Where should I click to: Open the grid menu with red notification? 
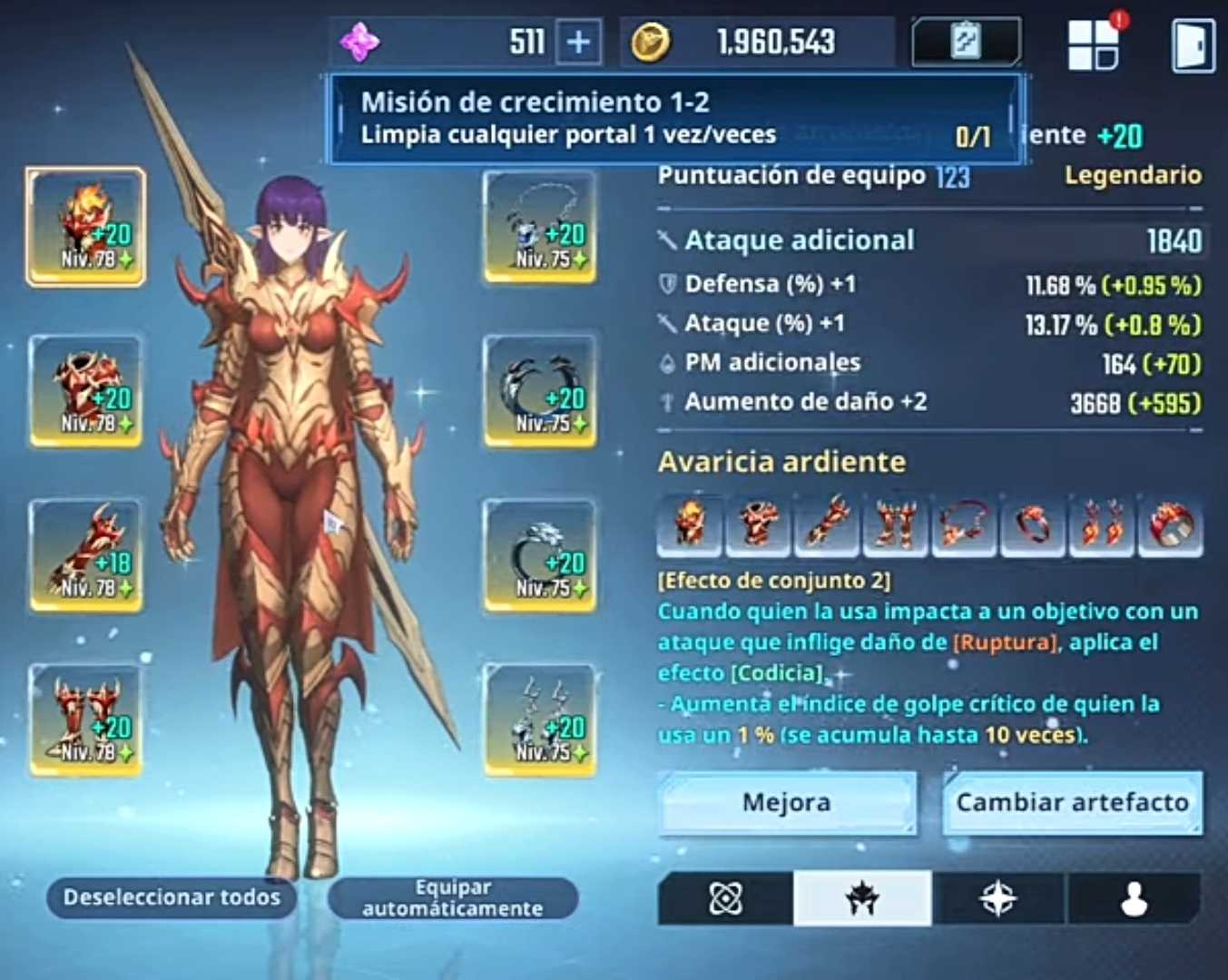tap(1093, 44)
